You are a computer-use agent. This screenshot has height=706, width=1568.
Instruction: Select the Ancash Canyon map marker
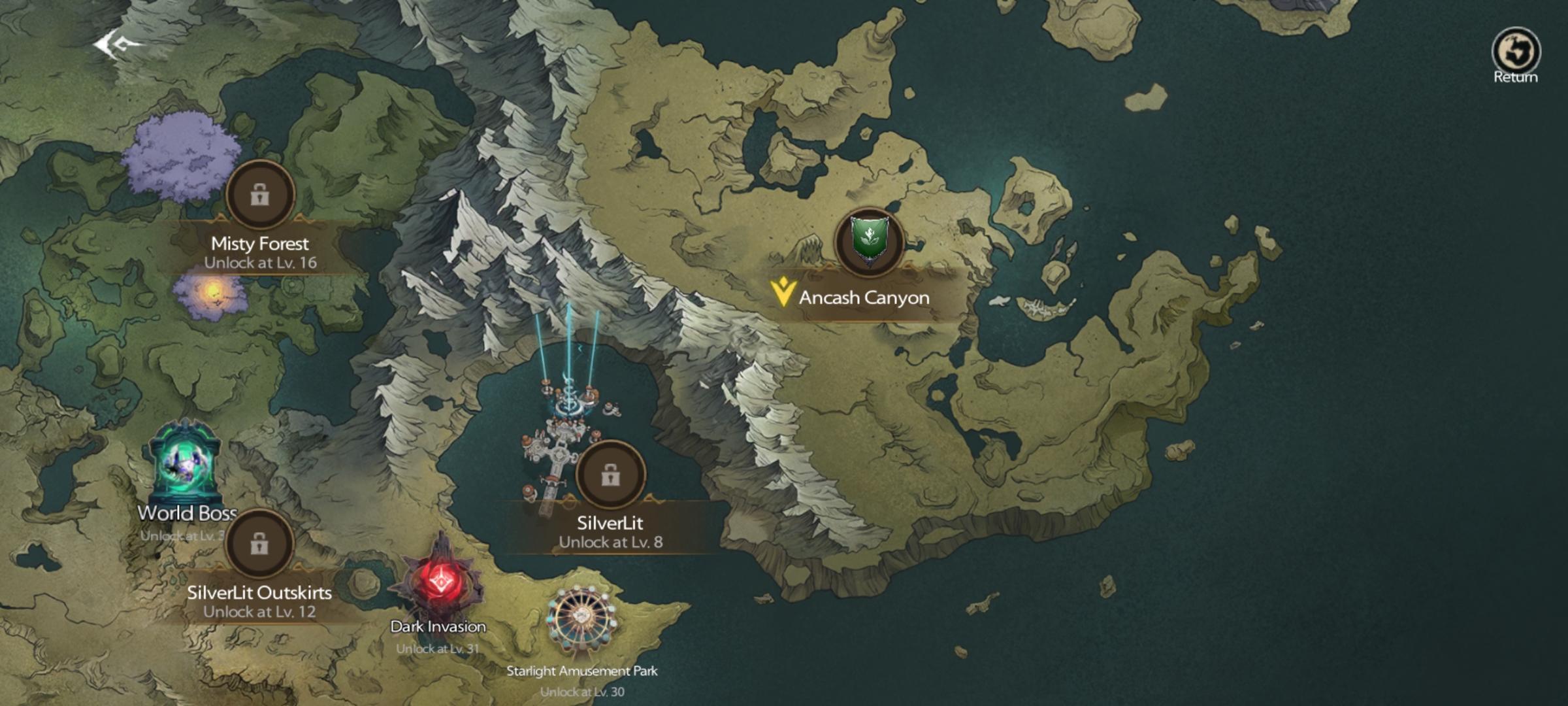[869, 241]
